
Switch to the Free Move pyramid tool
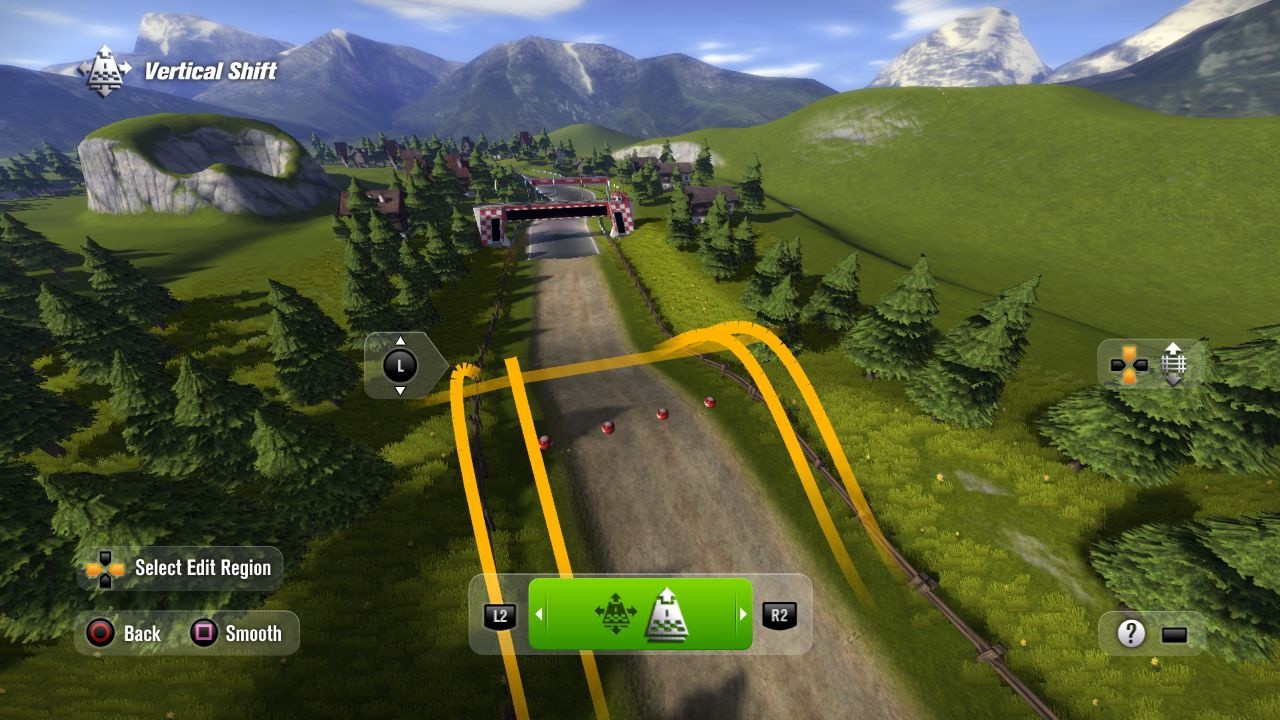(617, 614)
